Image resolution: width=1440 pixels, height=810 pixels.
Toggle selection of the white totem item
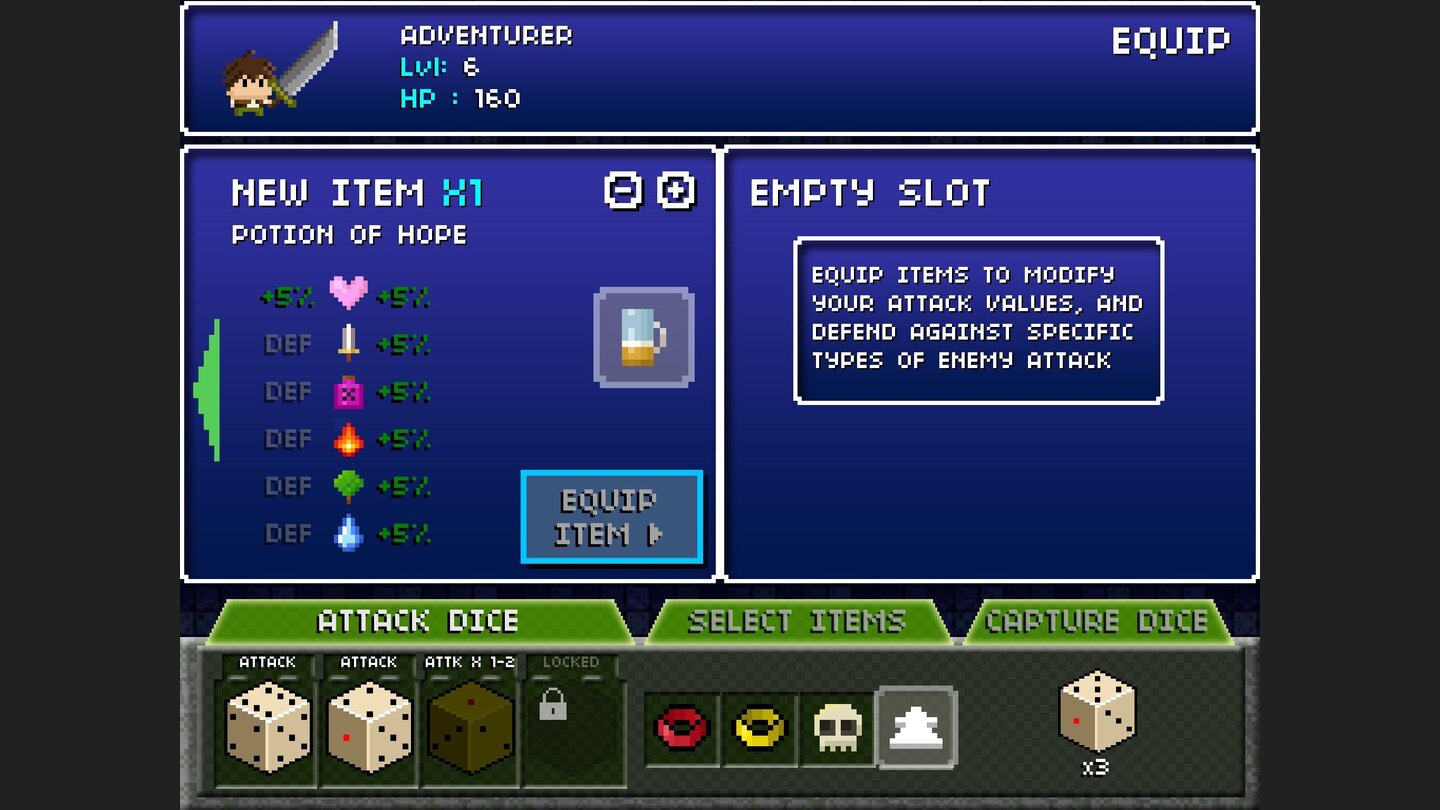coord(915,730)
